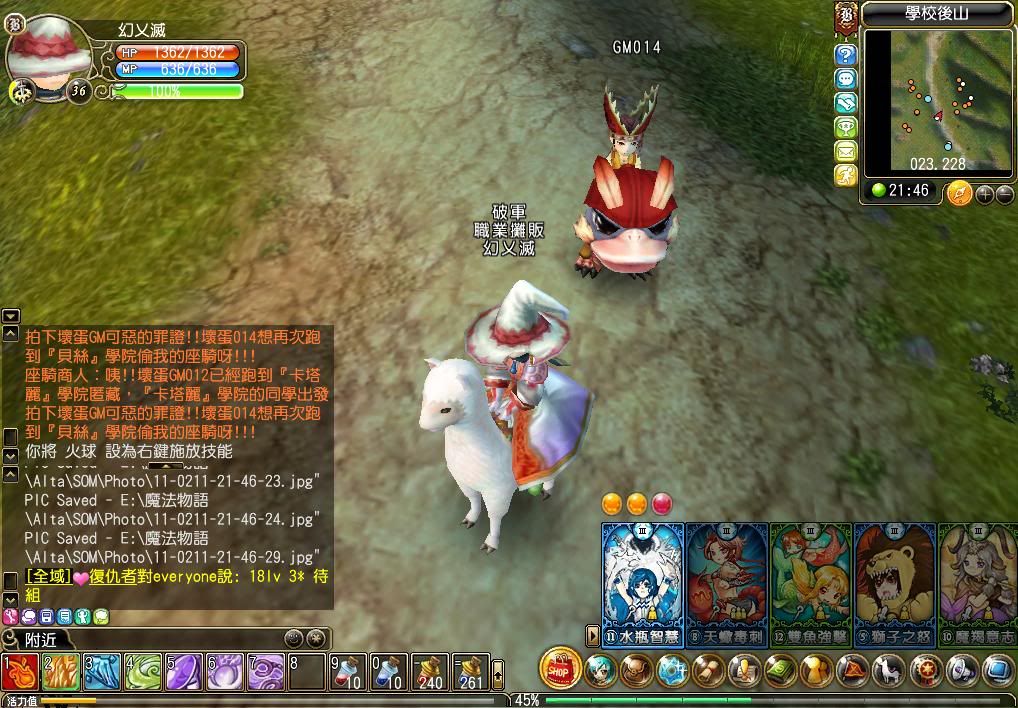The height and width of the screenshot is (708, 1018).
Task: Trigger the ice shard skill in slot 3
Action: coord(102,672)
